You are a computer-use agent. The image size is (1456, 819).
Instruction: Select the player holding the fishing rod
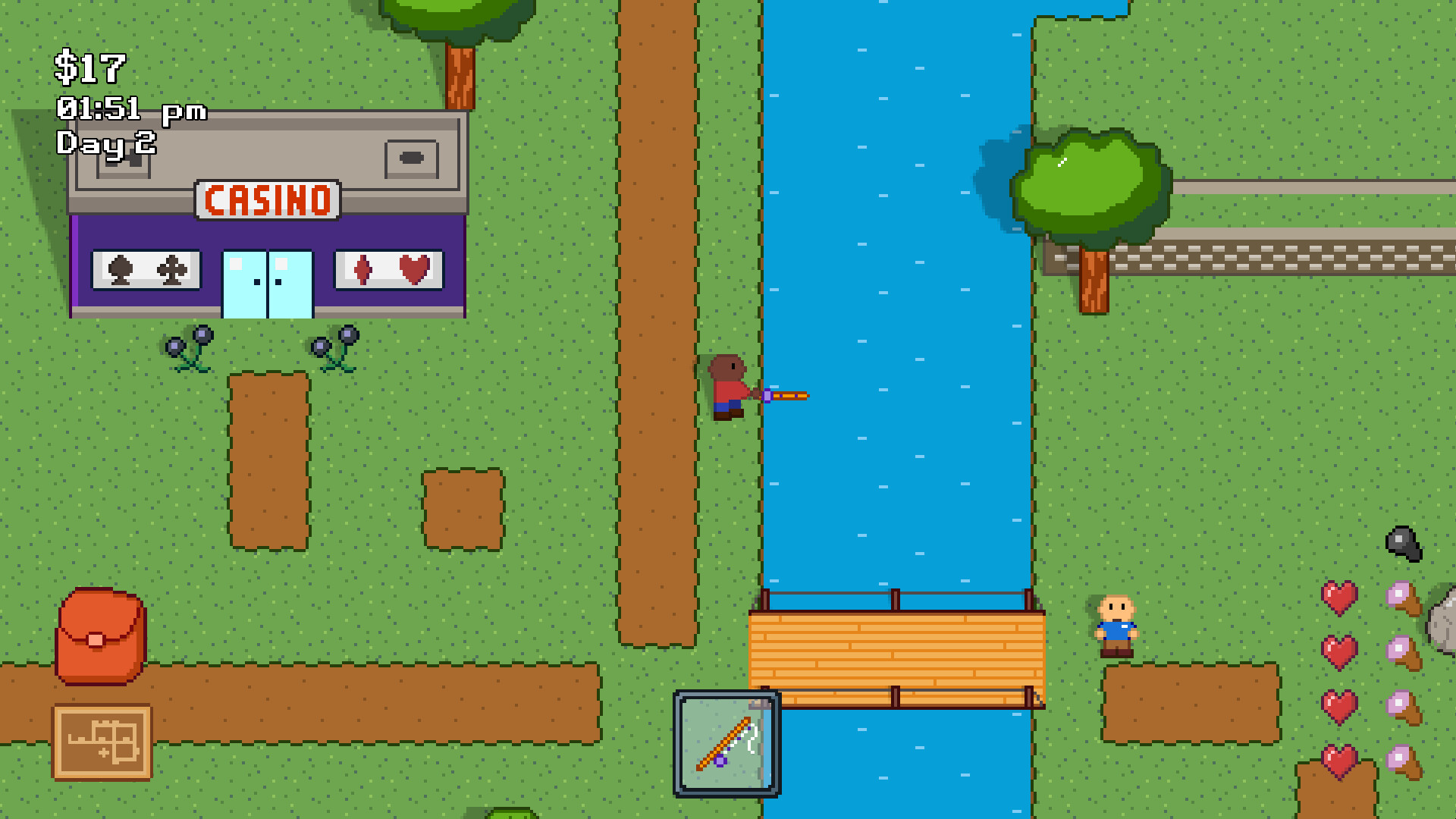click(726, 387)
